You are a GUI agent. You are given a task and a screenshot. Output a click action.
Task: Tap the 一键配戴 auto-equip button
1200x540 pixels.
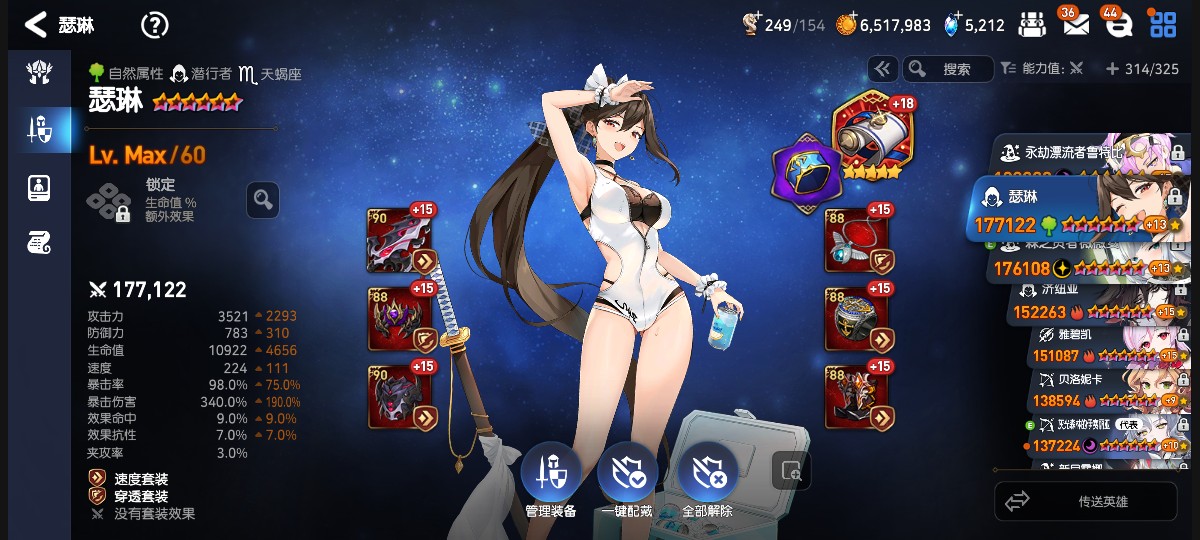pyautogui.click(x=627, y=477)
